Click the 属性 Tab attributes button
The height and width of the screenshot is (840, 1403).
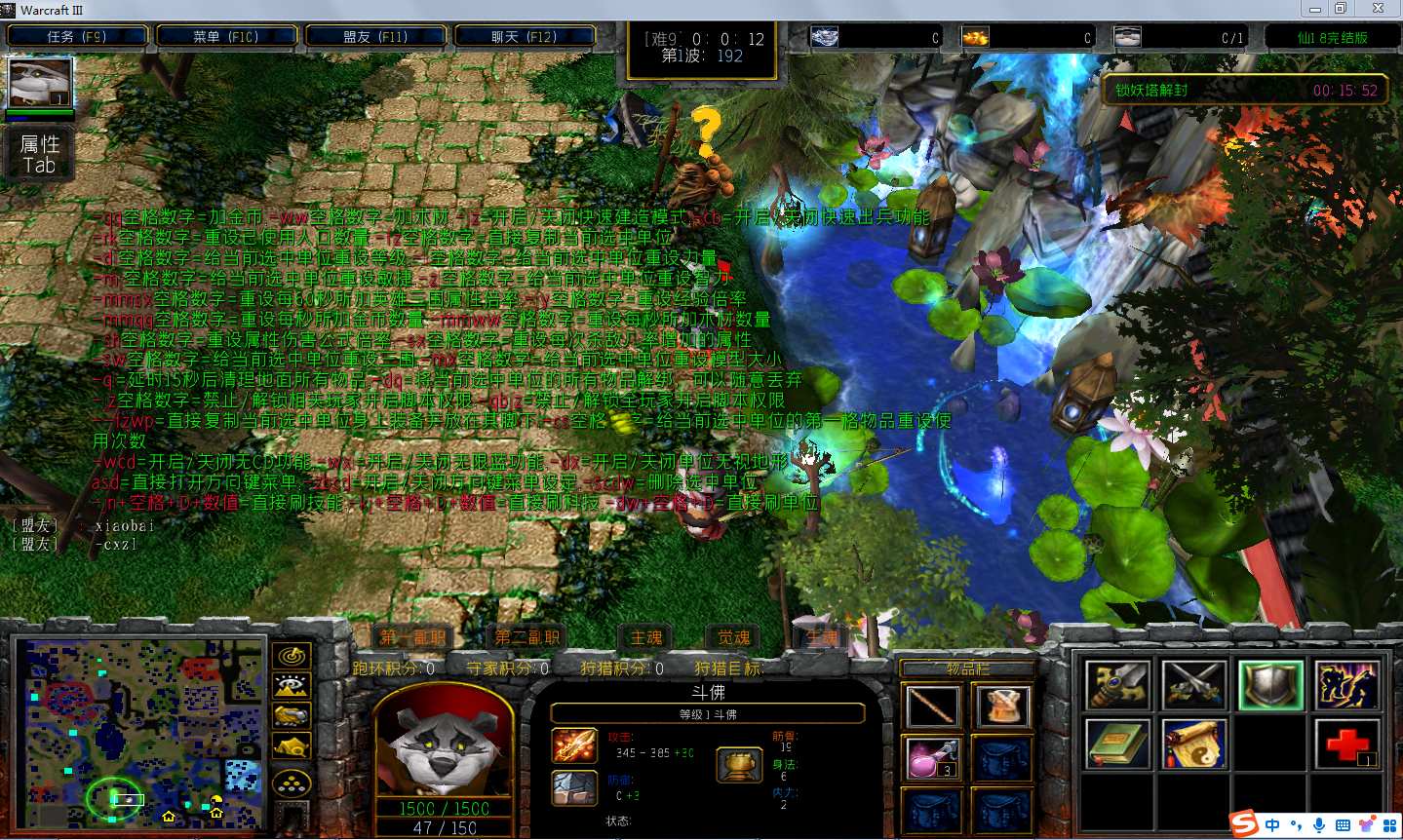[x=40, y=154]
